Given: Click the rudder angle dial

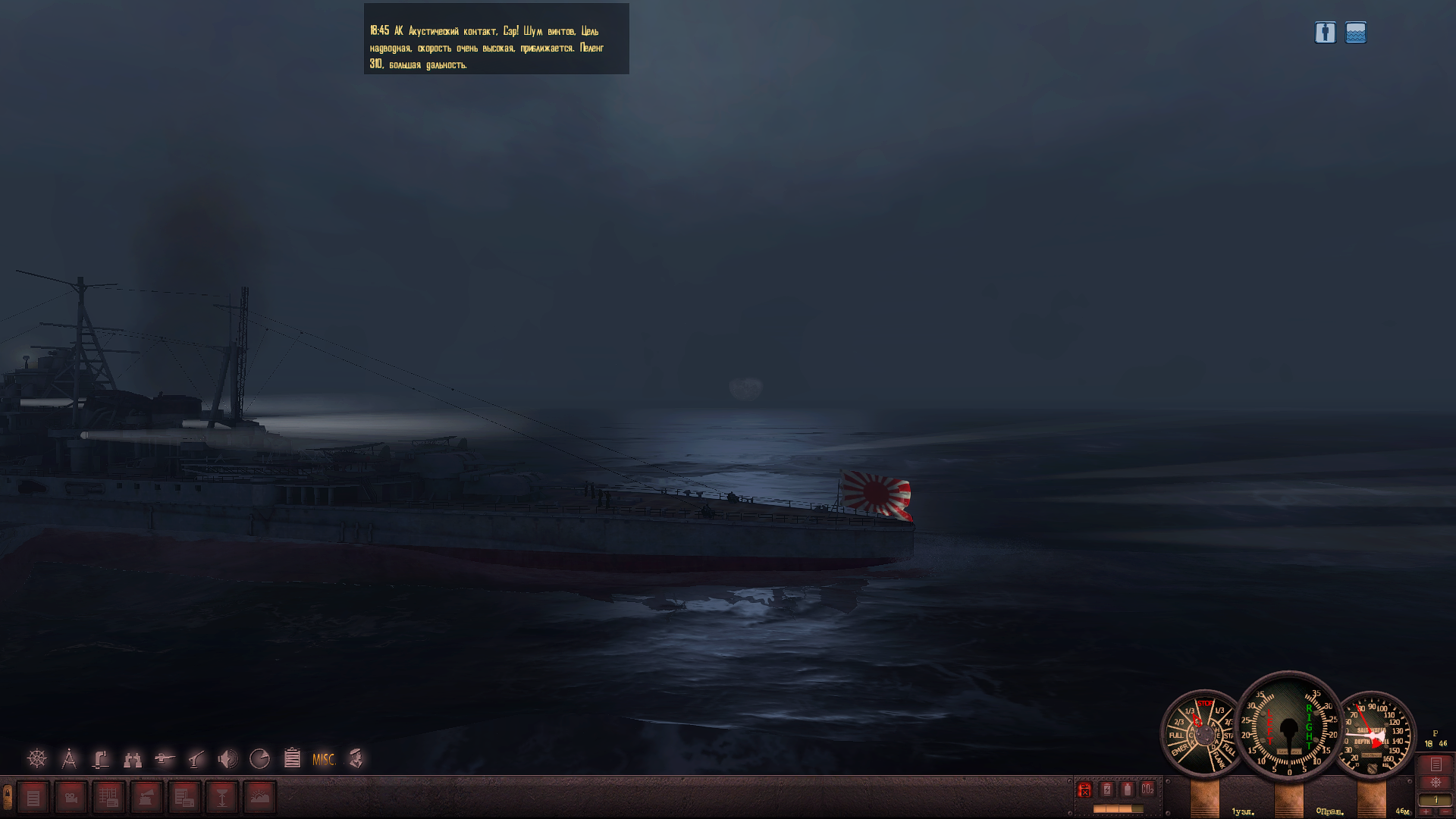Looking at the screenshot, I should click(1289, 726).
